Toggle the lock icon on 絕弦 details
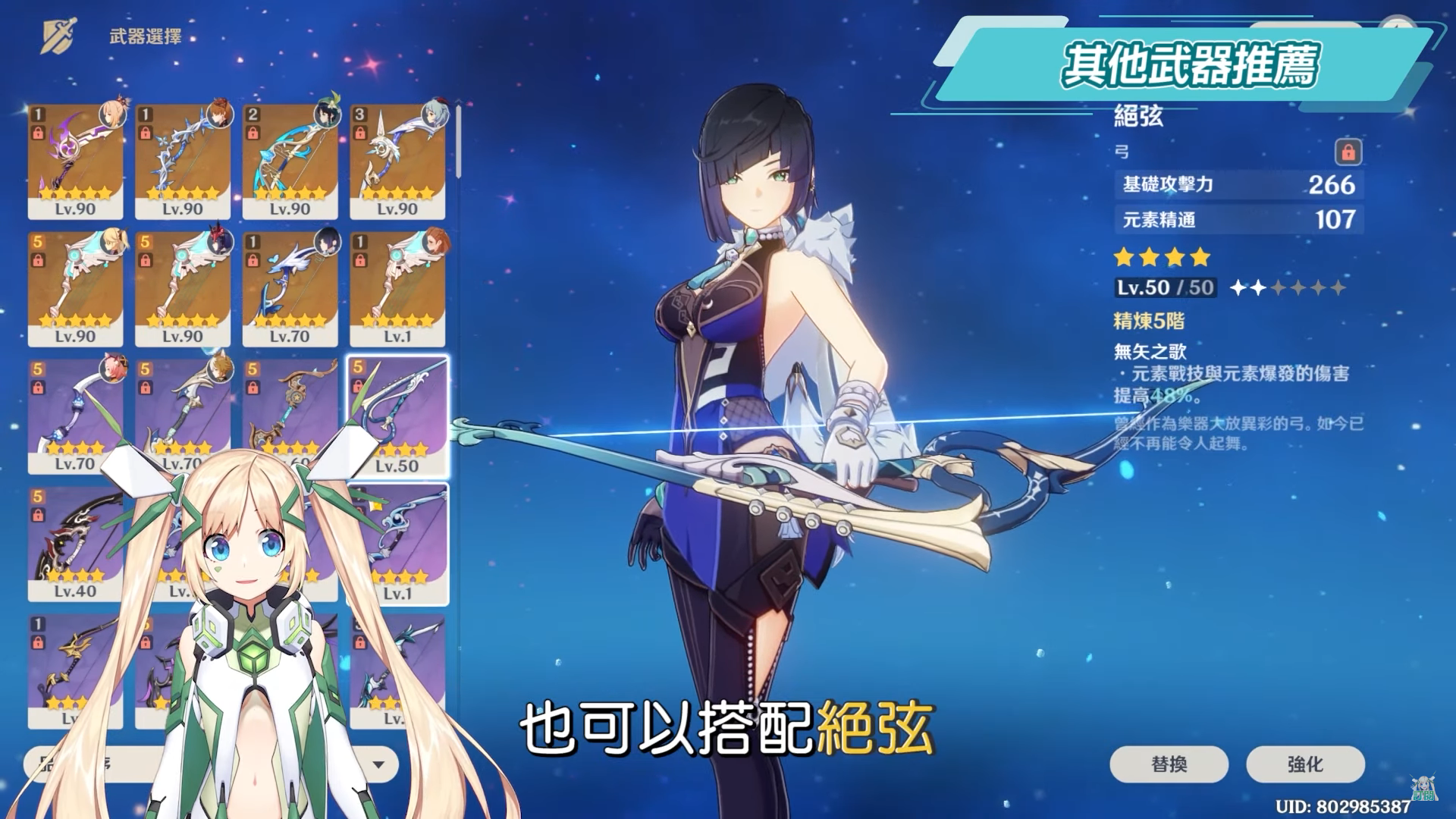 1348,152
